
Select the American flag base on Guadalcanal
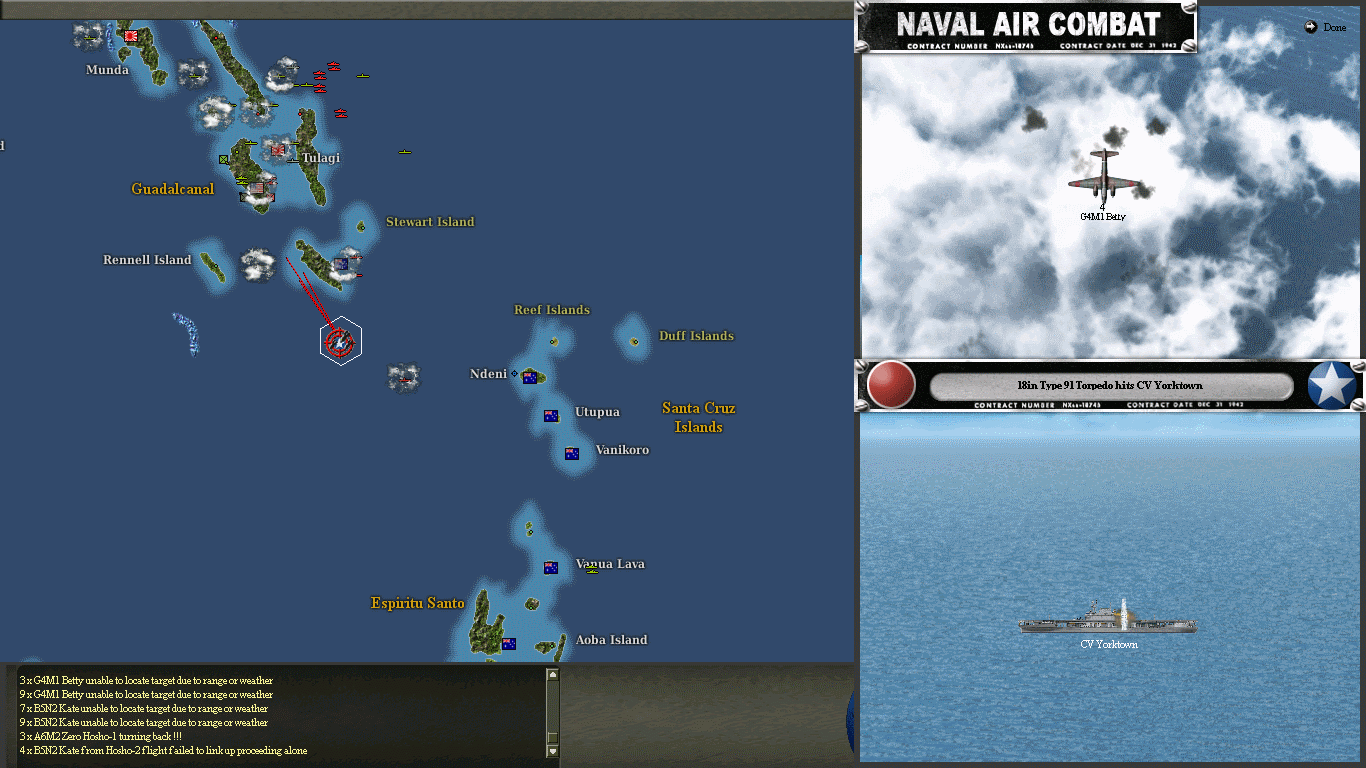click(x=256, y=188)
